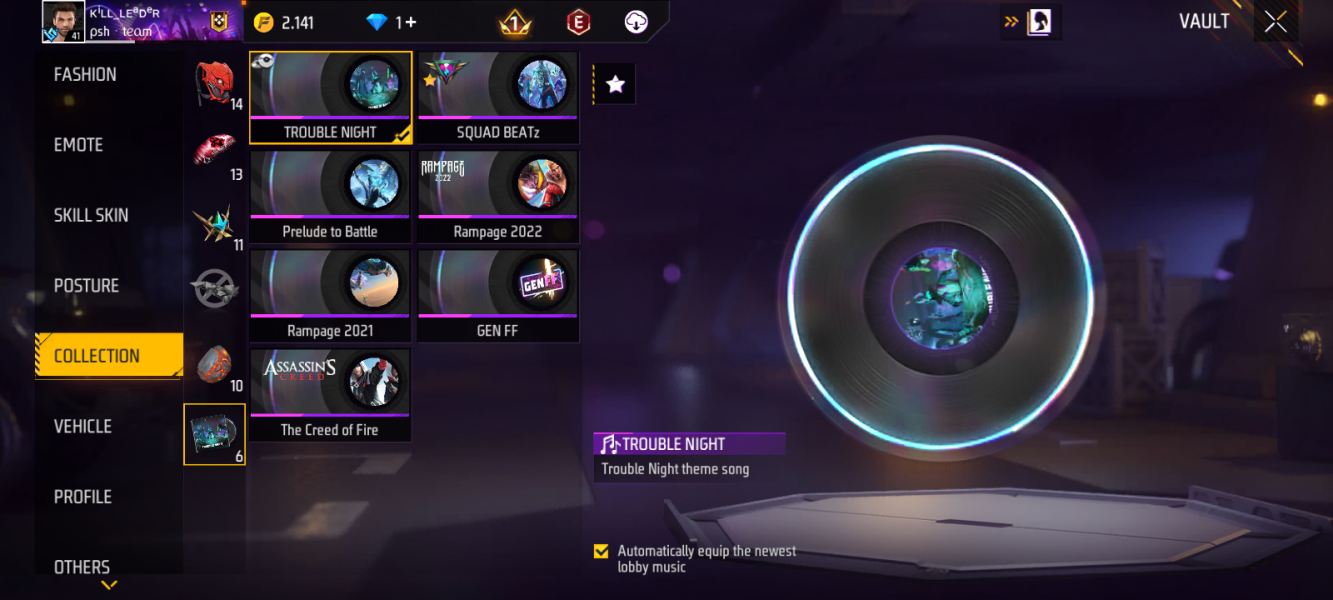Open the Skill Skin category
This screenshot has height=600, width=1333.
[91, 215]
